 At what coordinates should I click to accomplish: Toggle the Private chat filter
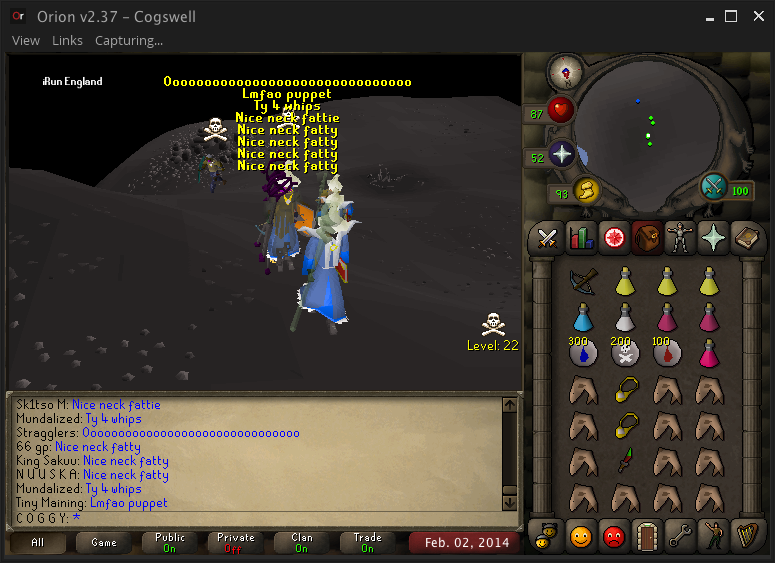[236, 543]
